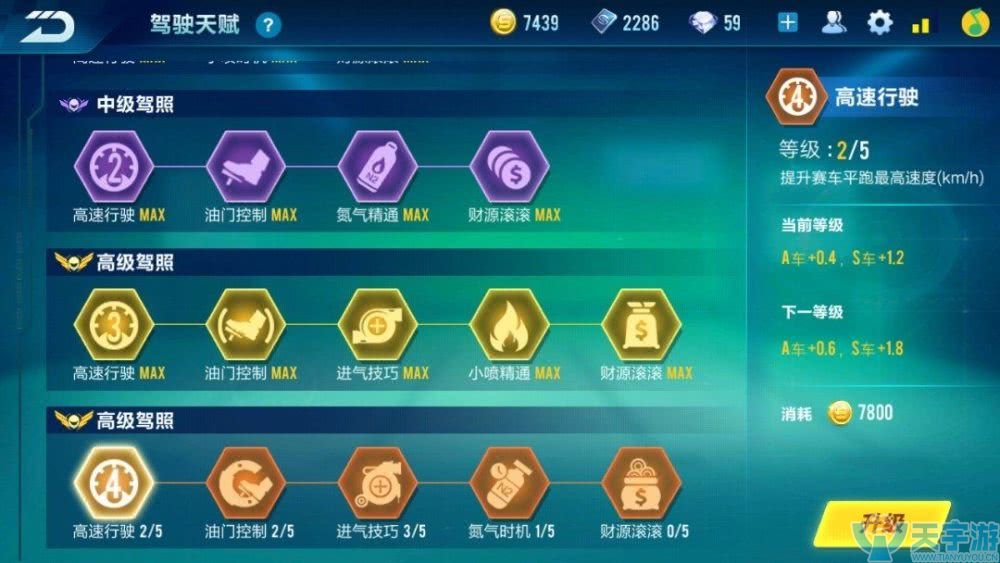Select the purple 油门控制 MAX pedal talent
The width and height of the screenshot is (1000, 563).
point(245,168)
